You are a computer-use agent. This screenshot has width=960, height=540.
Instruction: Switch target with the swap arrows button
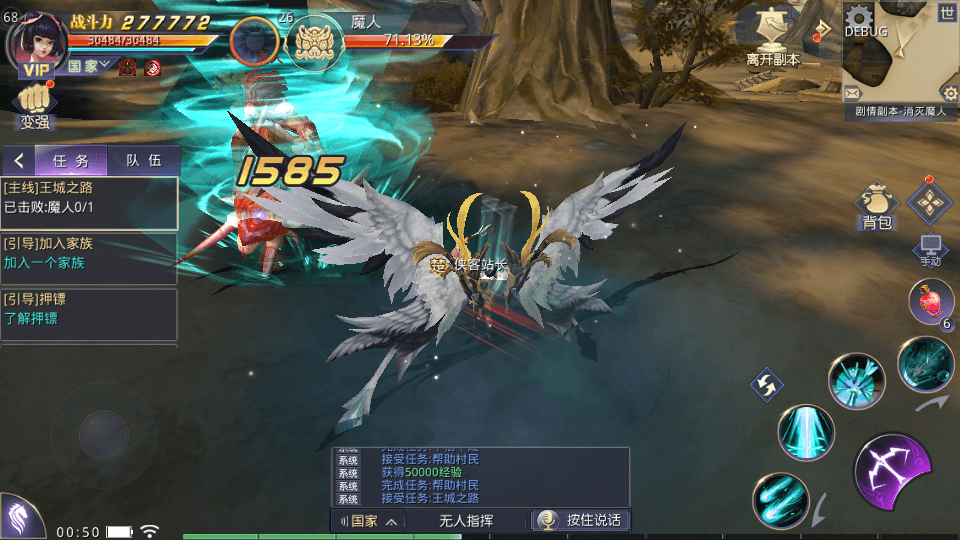(x=767, y=384)
